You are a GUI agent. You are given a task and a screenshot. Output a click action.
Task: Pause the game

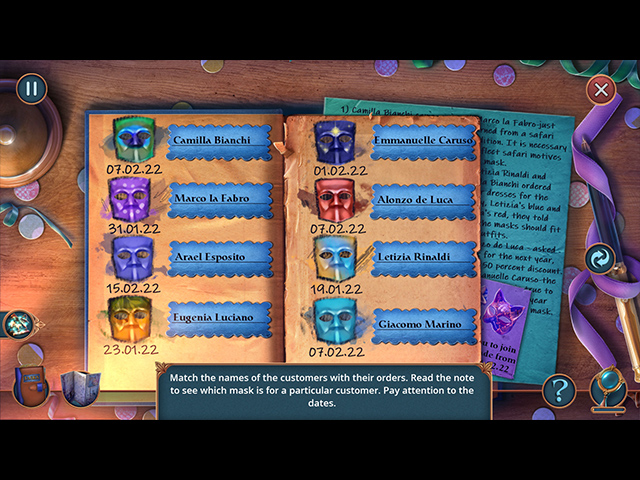pos(31,88)
